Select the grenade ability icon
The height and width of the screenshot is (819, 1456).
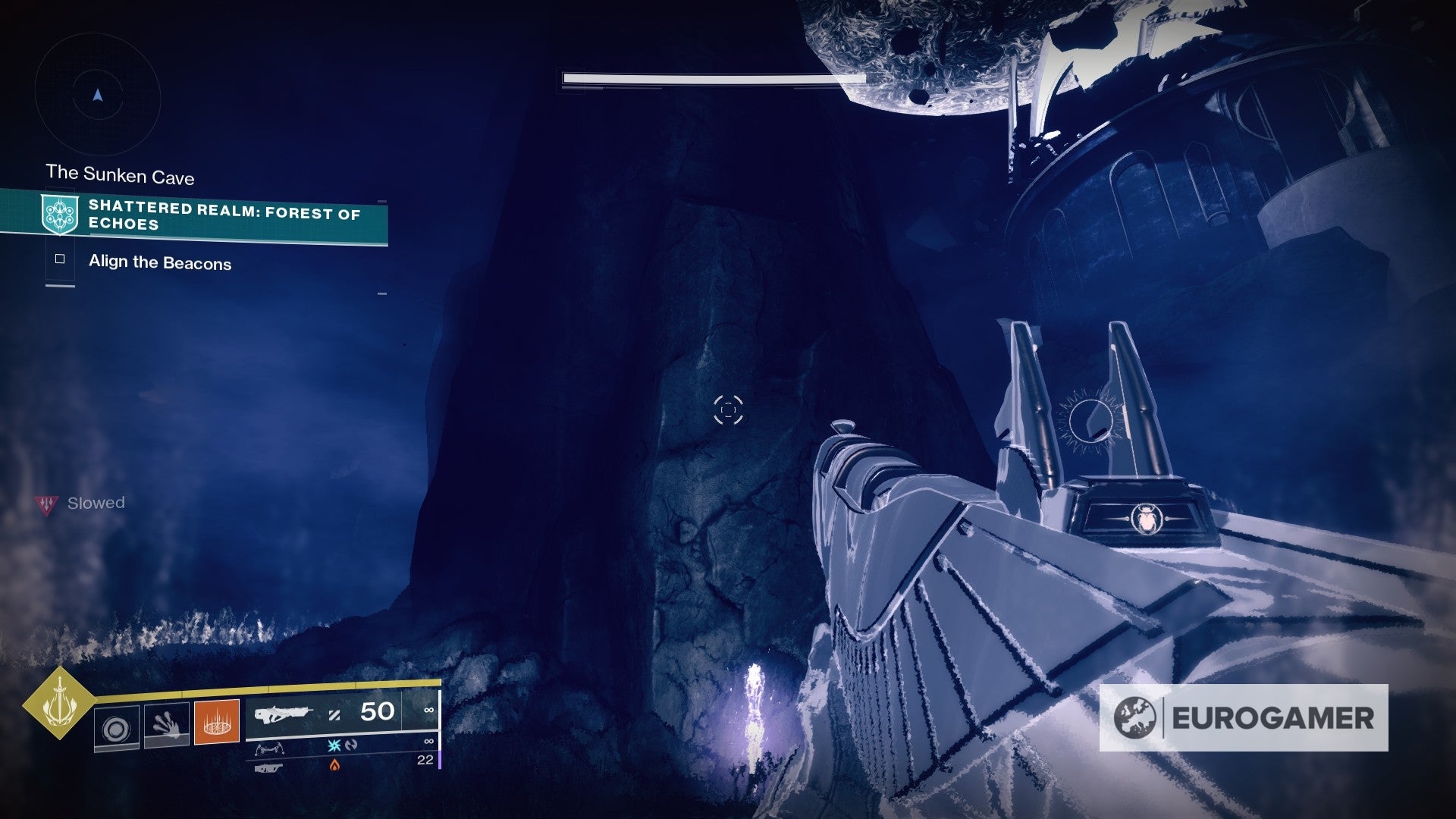coord(116,727)
